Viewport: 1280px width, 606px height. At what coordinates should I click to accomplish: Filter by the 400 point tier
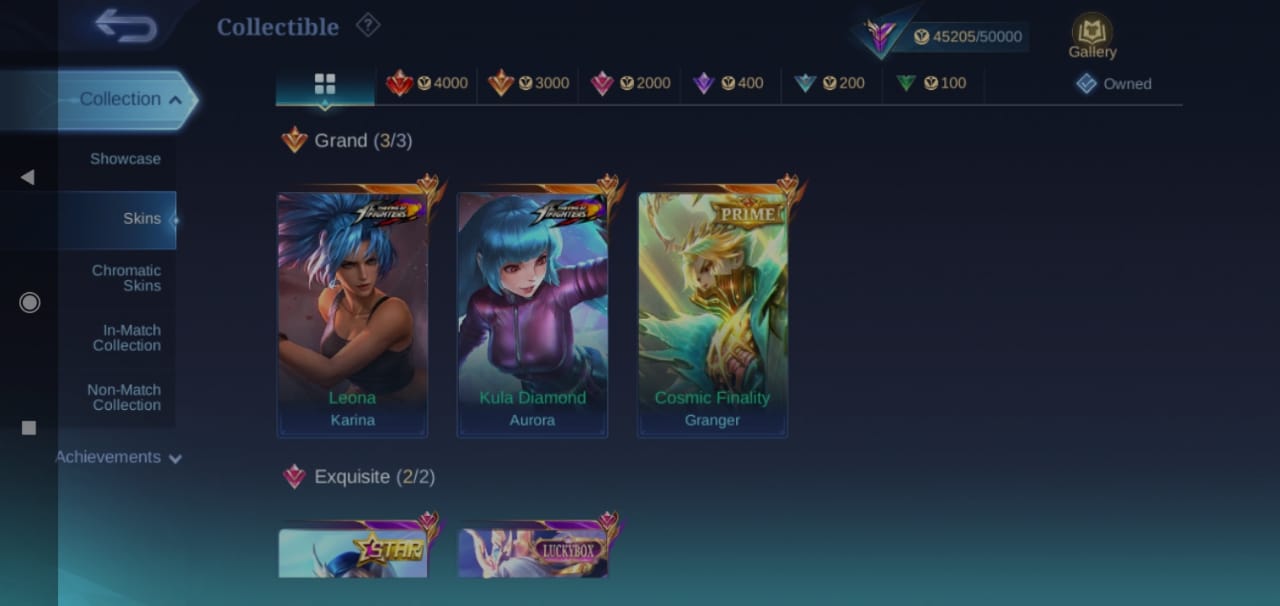[x=729, y=84]
